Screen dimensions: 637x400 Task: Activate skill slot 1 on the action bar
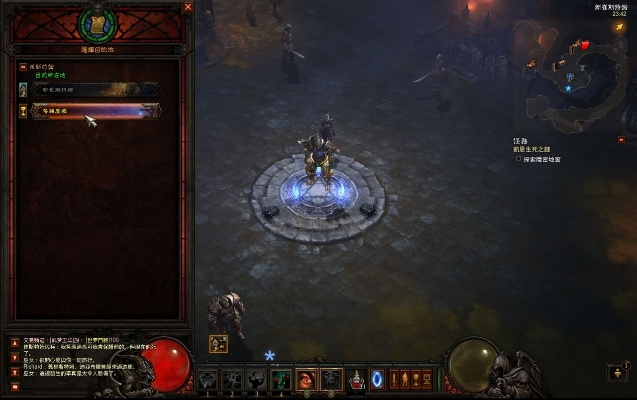[208, 380]
